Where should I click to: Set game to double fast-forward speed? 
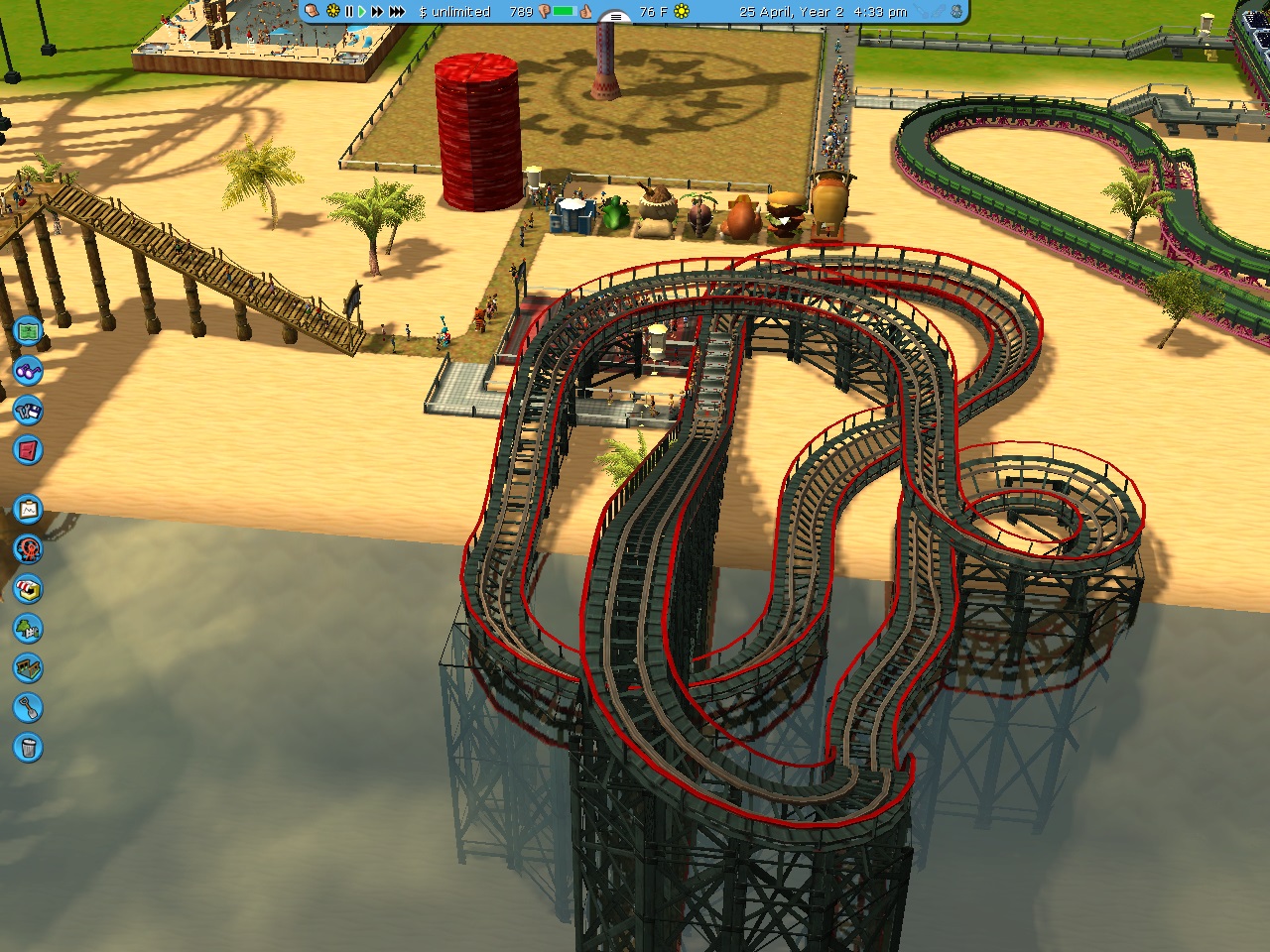(377, 11)
